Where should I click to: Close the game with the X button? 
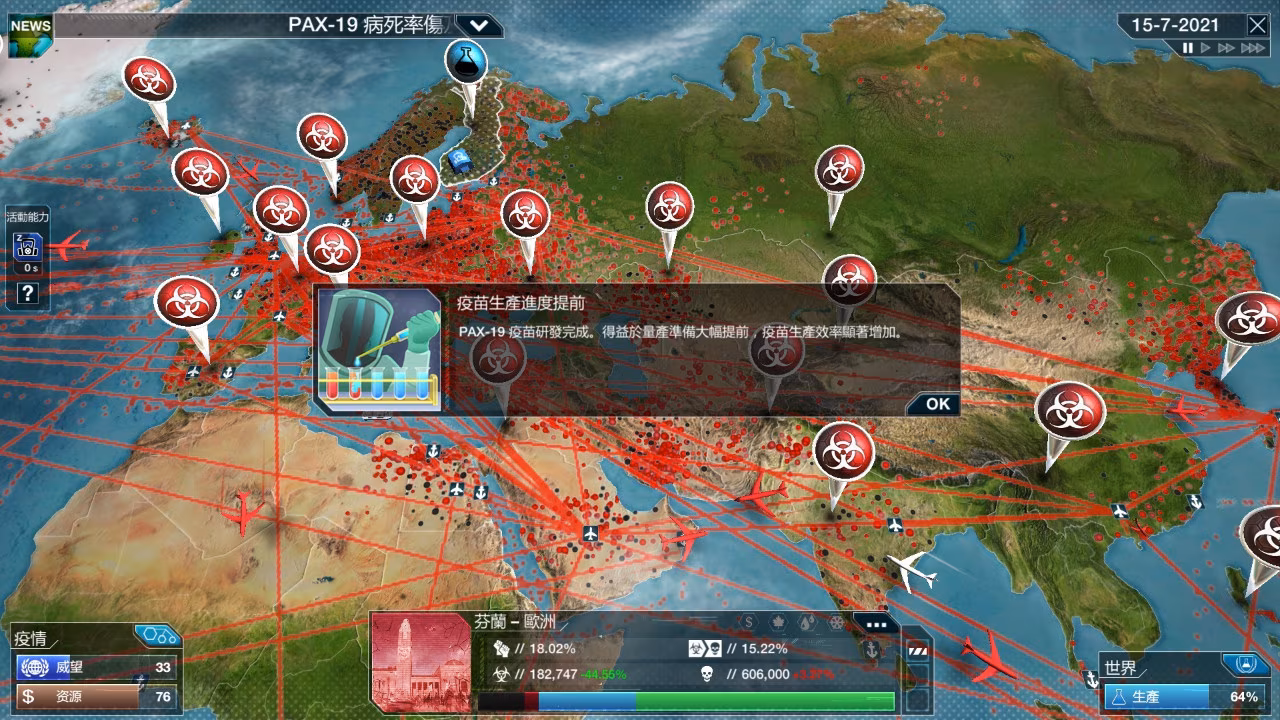pyautogui.click(x=1257, y=26)
